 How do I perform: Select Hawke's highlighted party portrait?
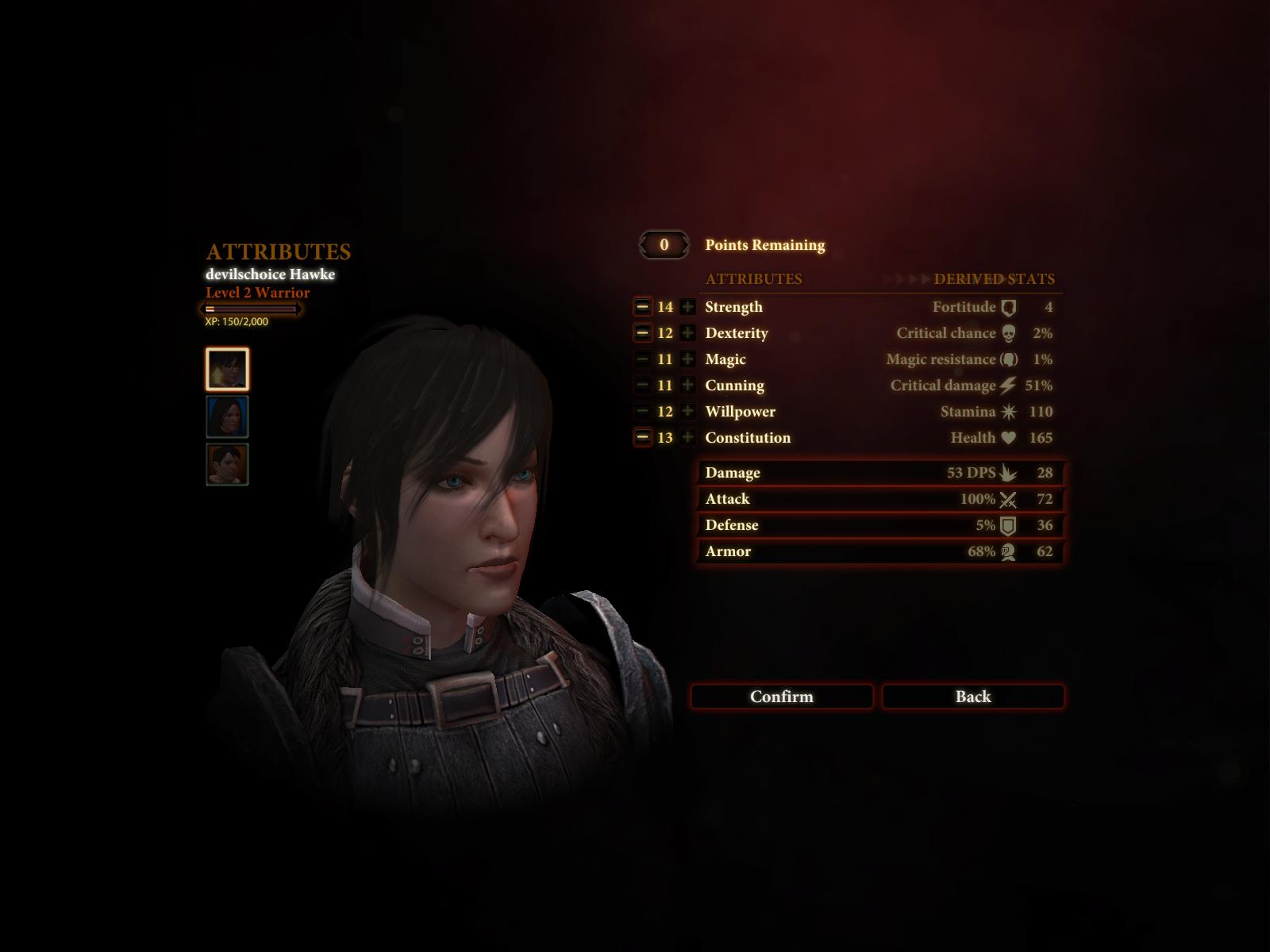(227, 369)
